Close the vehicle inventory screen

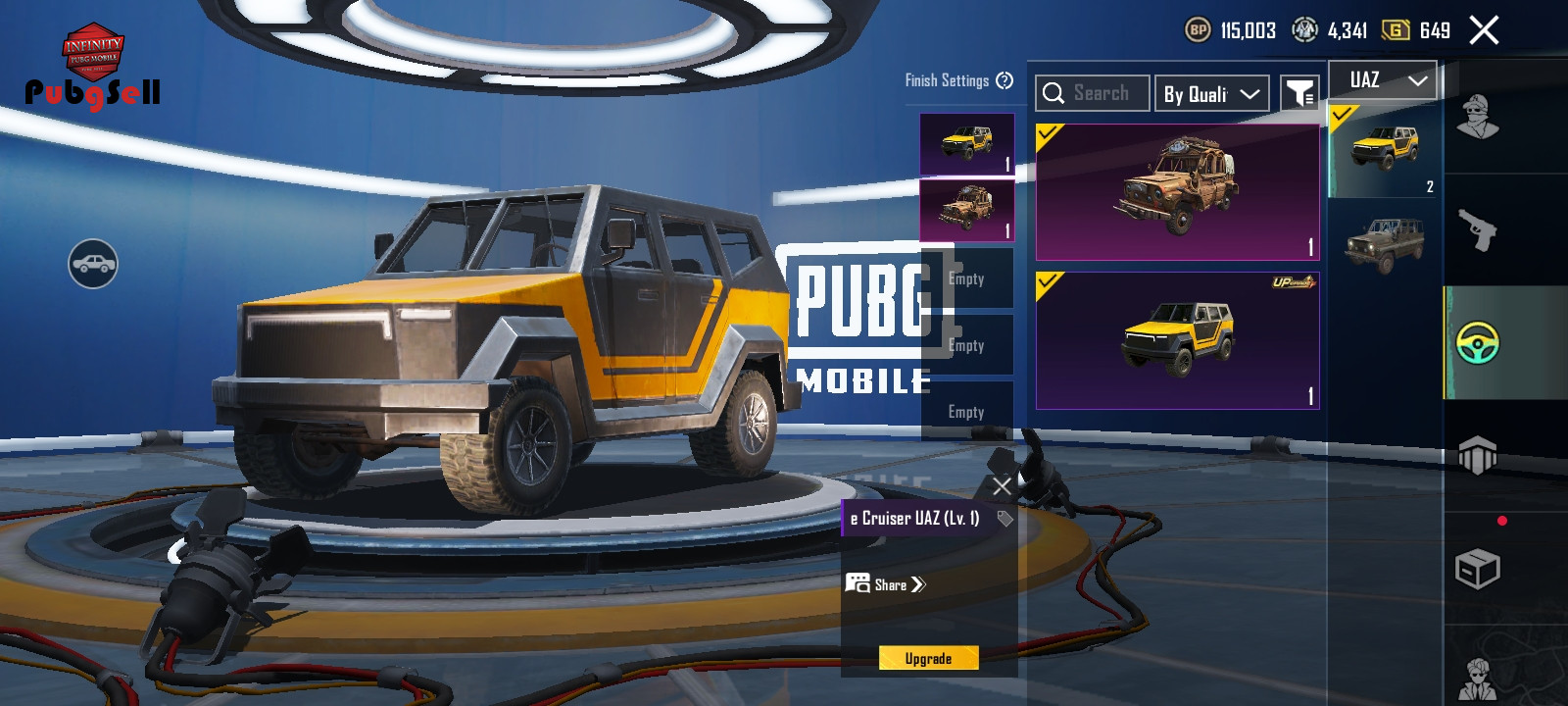(1484, 30)
